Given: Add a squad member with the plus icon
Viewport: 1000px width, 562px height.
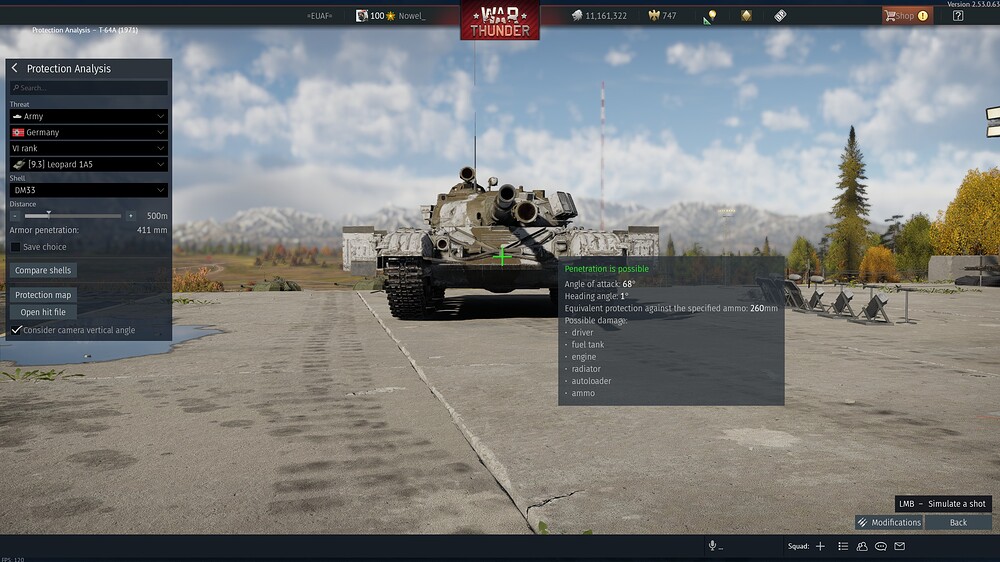Looking at the screenshot, I should [820, 546].
